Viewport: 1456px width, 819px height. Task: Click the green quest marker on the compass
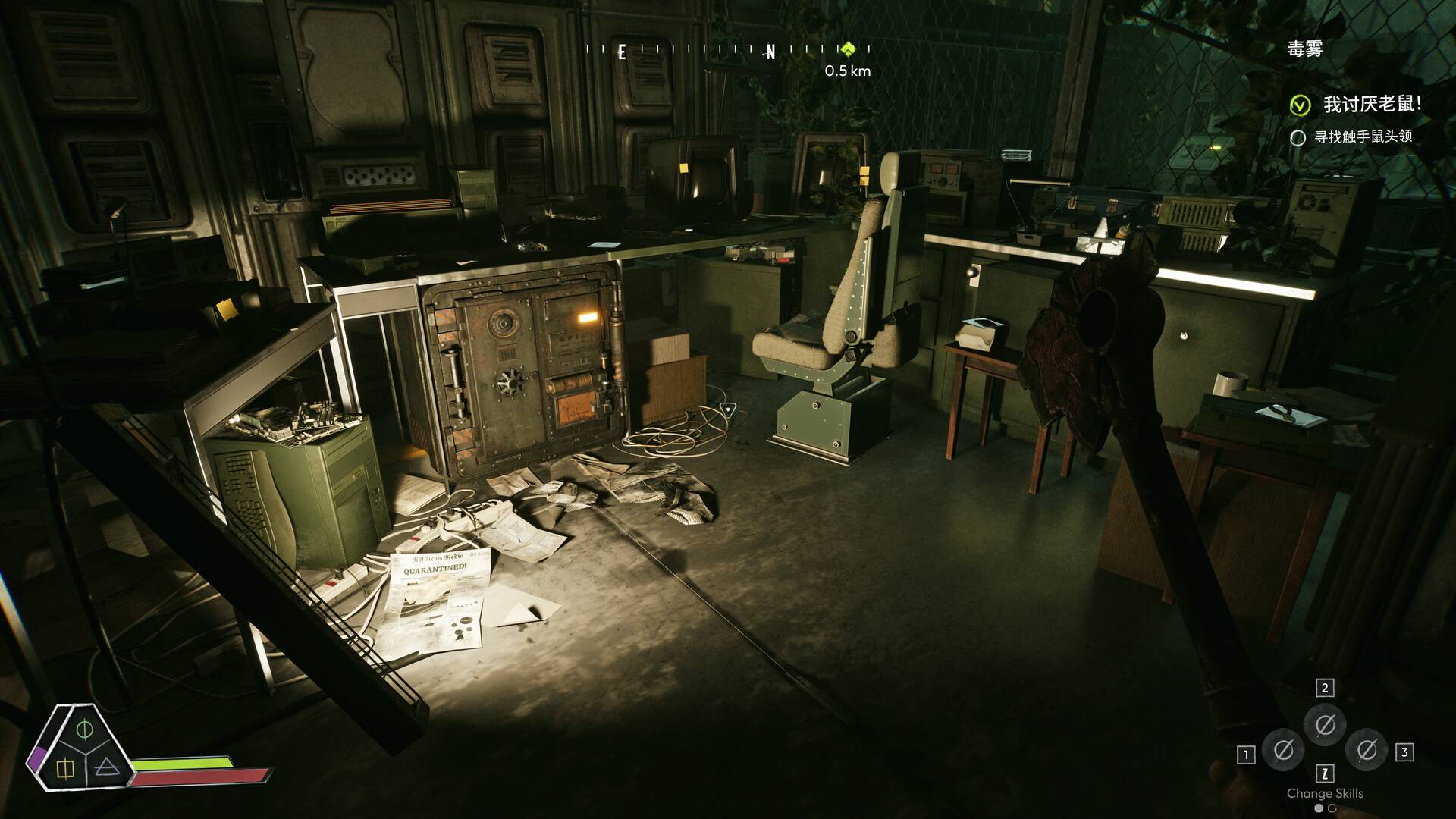(848, 50)
